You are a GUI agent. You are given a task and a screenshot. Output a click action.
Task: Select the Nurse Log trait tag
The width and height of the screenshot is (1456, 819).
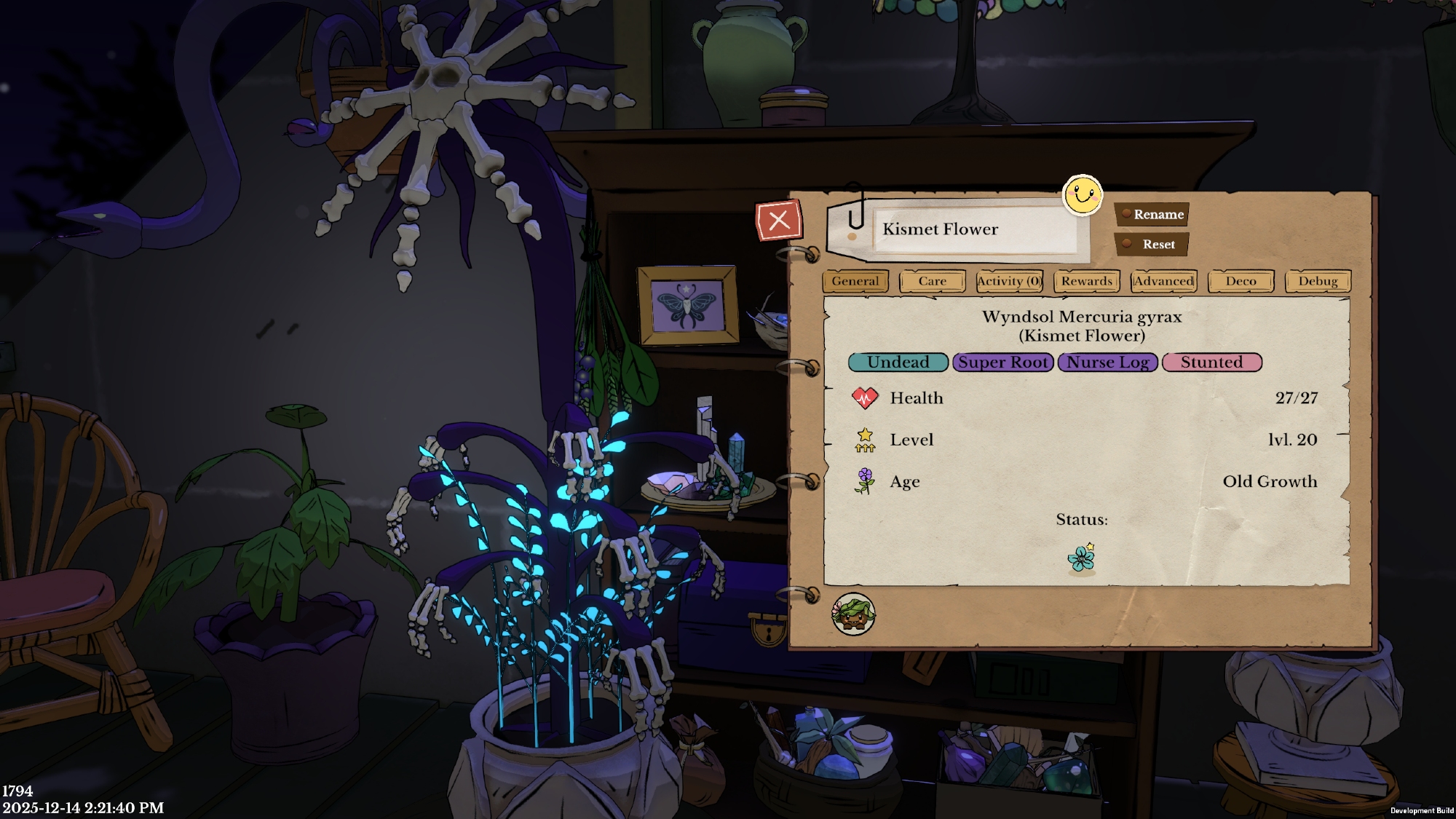pyautogui.click(x=1107, y=363)
